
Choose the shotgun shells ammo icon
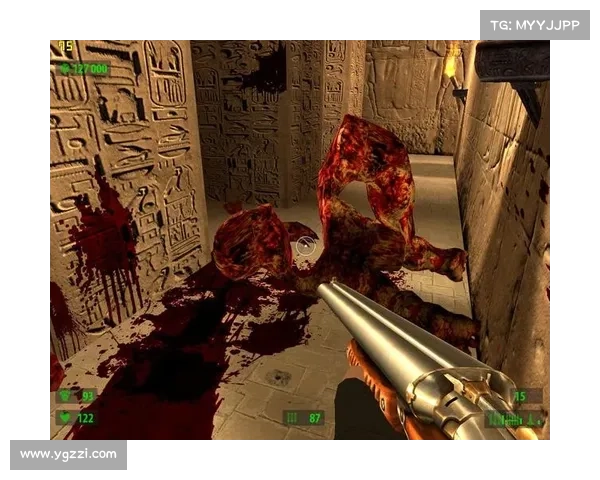click(x=292, y=417)
